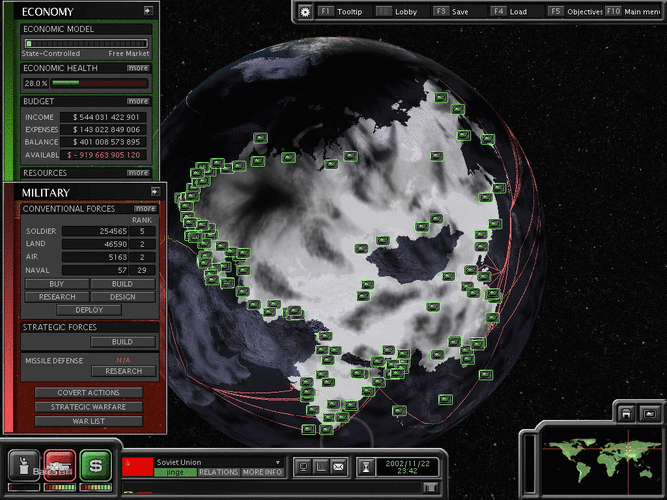Open the red military sphere icon
The width and height of the screenshot is (667, 500).
(x=59, y=465)
